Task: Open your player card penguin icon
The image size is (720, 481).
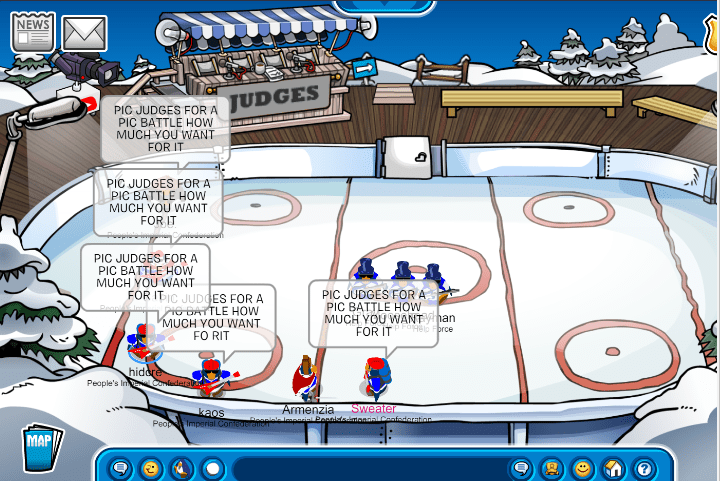Action: coord(551,467)
